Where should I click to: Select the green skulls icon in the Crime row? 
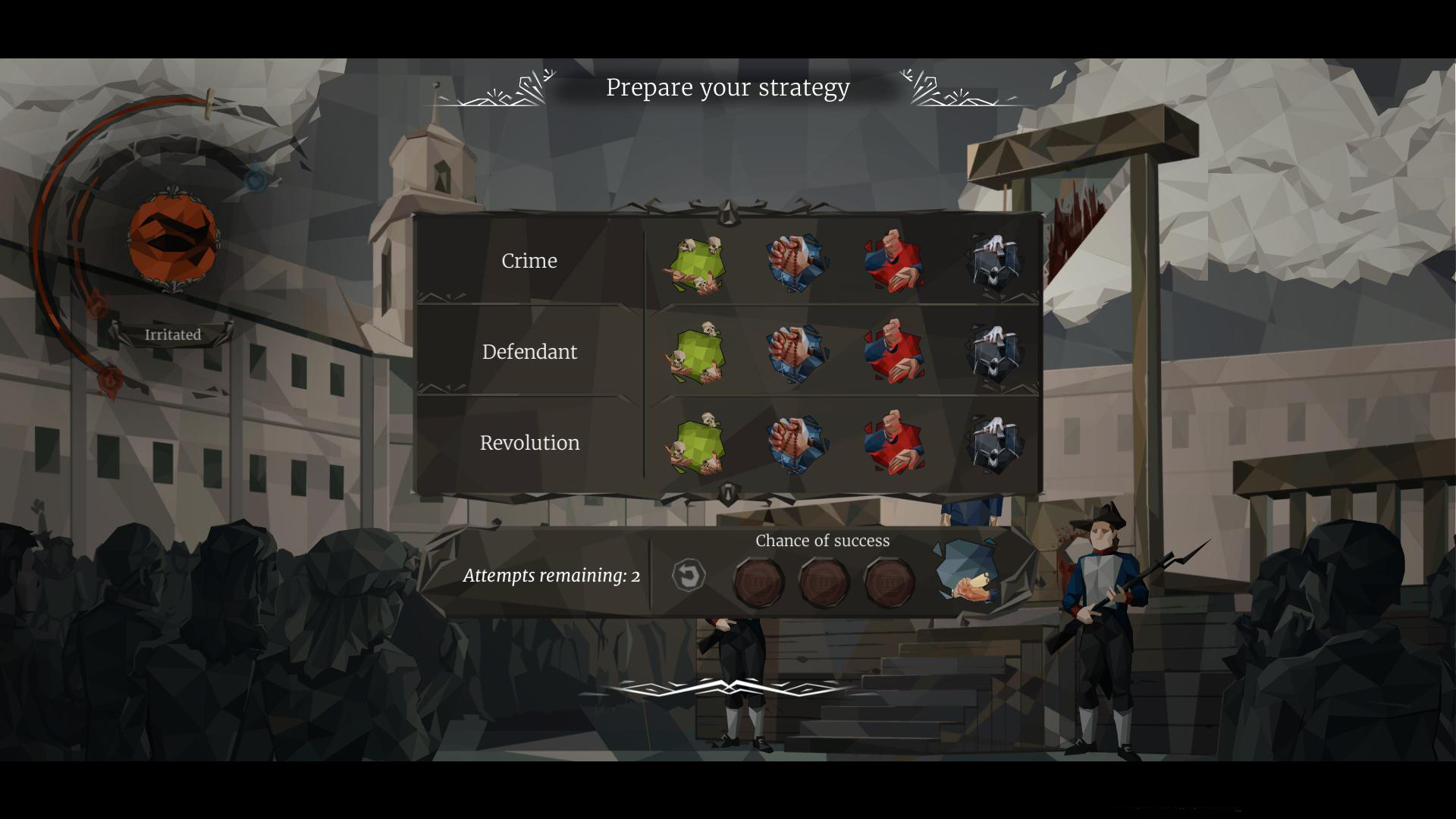pyautogui.click(x=698, y=262)
